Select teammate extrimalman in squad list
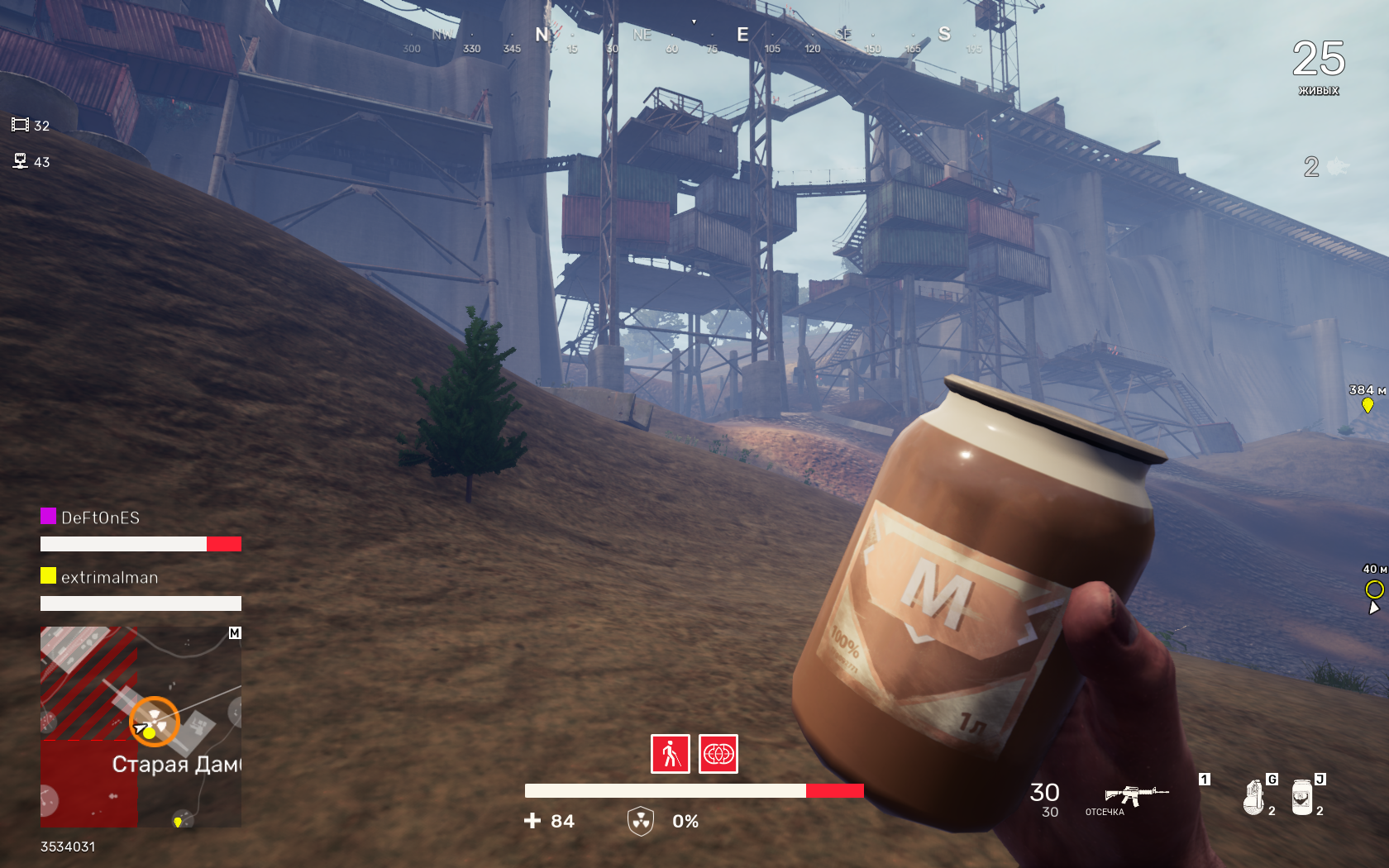This screenshot has width=1389, height=868. [109, 577]
